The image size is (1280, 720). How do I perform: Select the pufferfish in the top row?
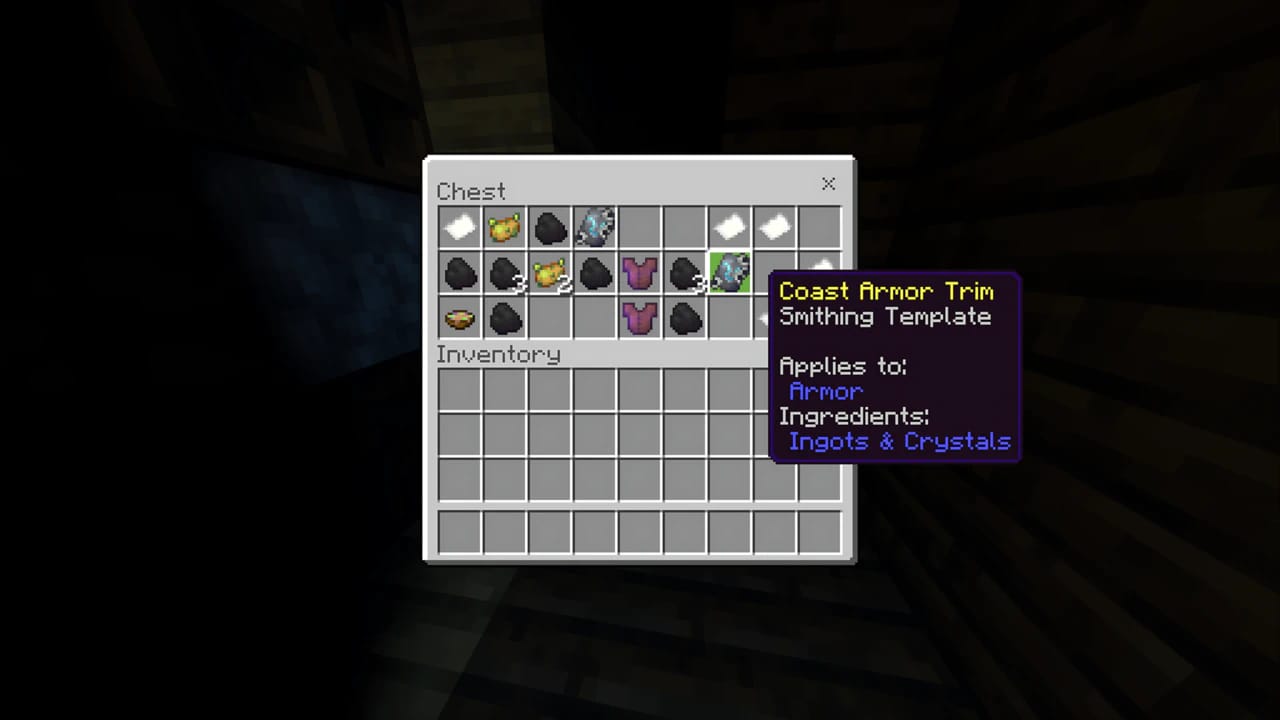click(x=504, y=227)
